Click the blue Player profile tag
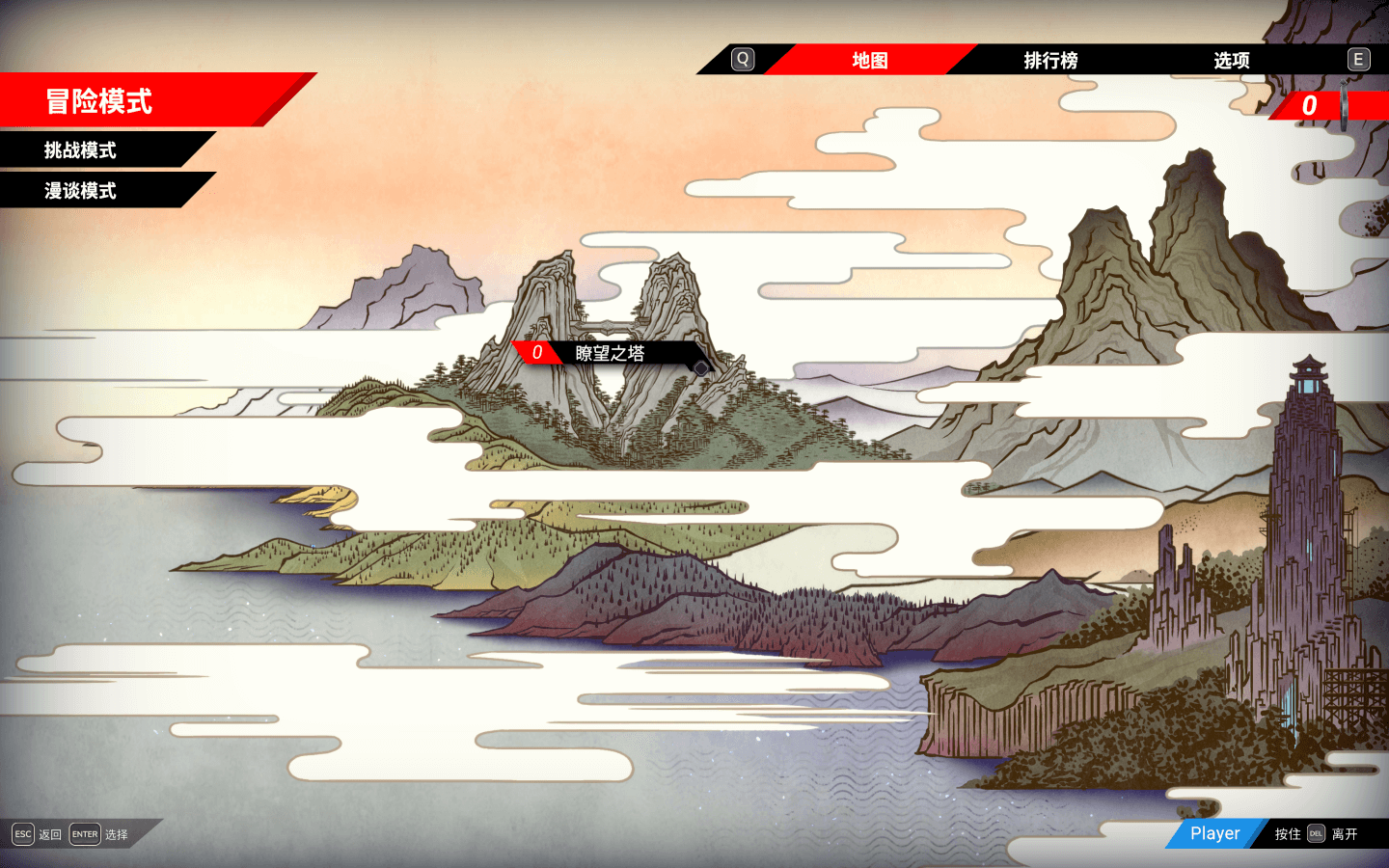 (x=1214, y=833)
